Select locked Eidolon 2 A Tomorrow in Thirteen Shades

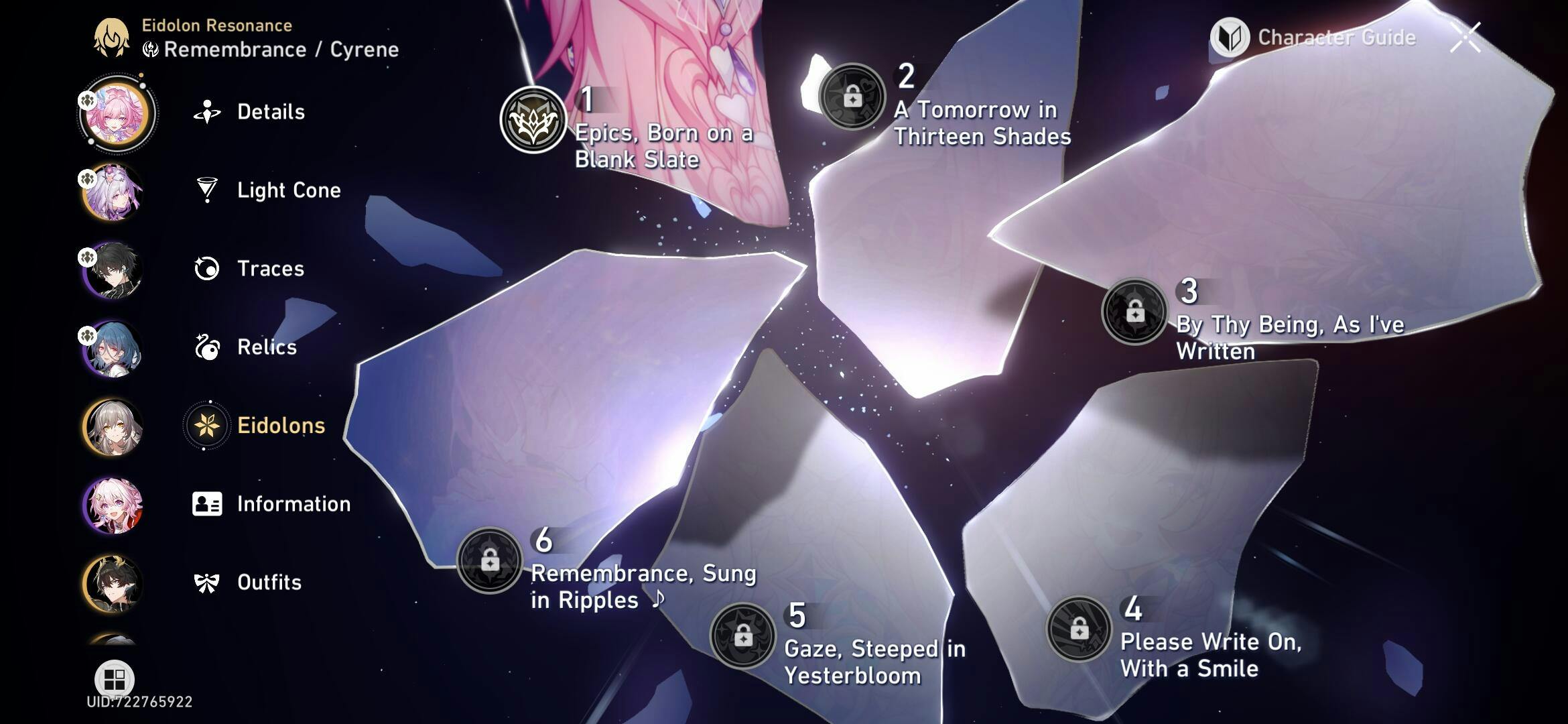852,97
